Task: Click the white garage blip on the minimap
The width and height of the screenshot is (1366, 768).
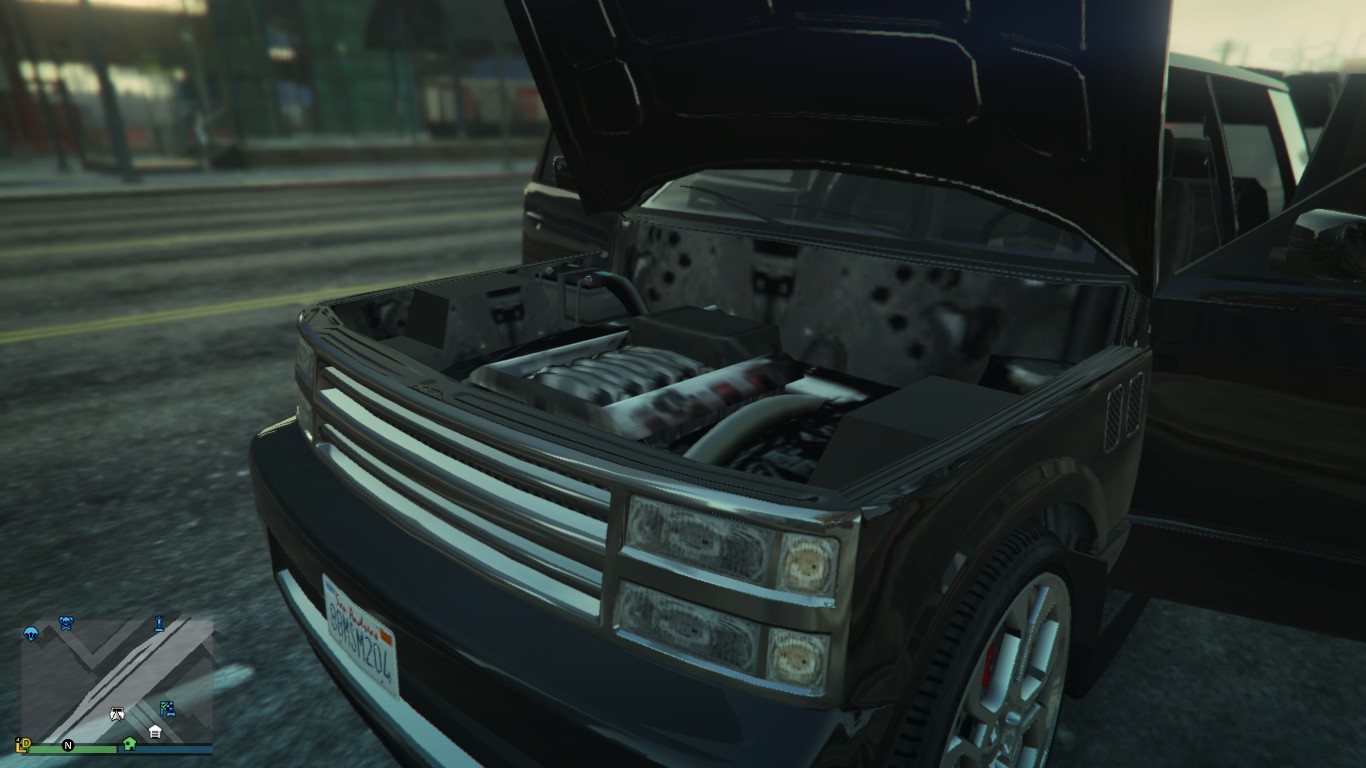Action: click(155, 732)
